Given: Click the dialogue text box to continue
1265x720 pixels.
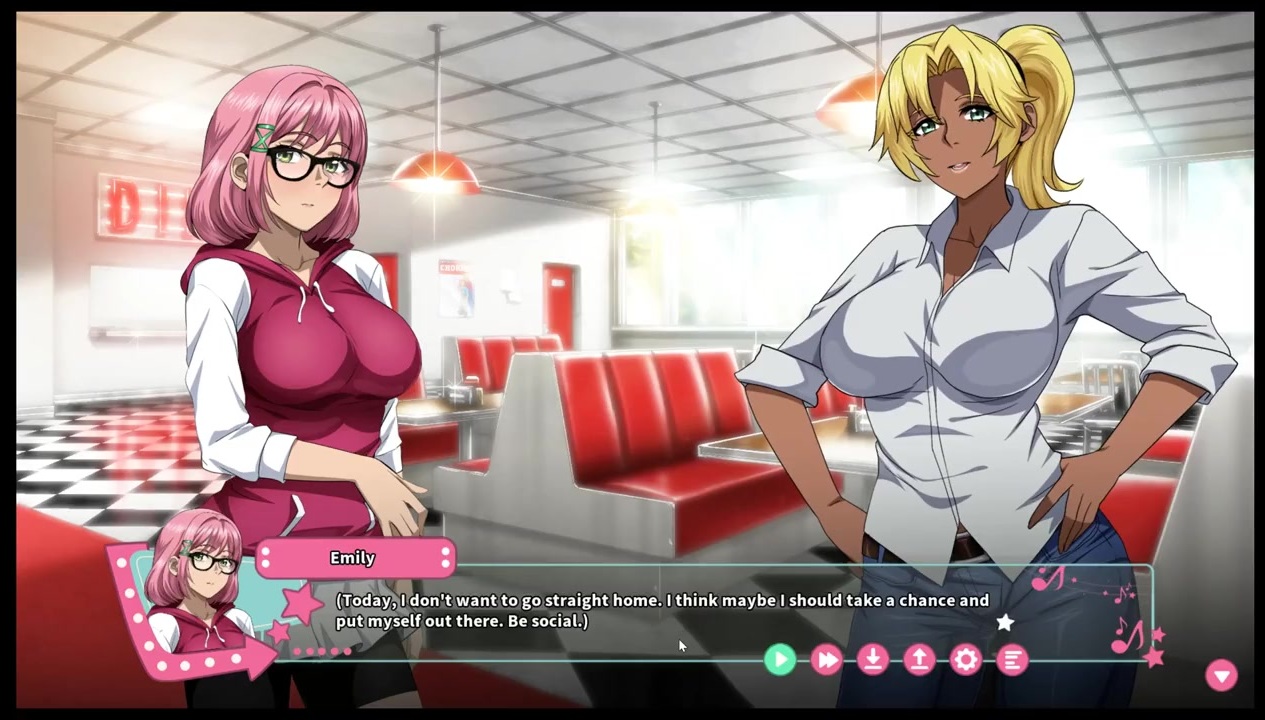Looking at the screenshot, I should (662, 611).
